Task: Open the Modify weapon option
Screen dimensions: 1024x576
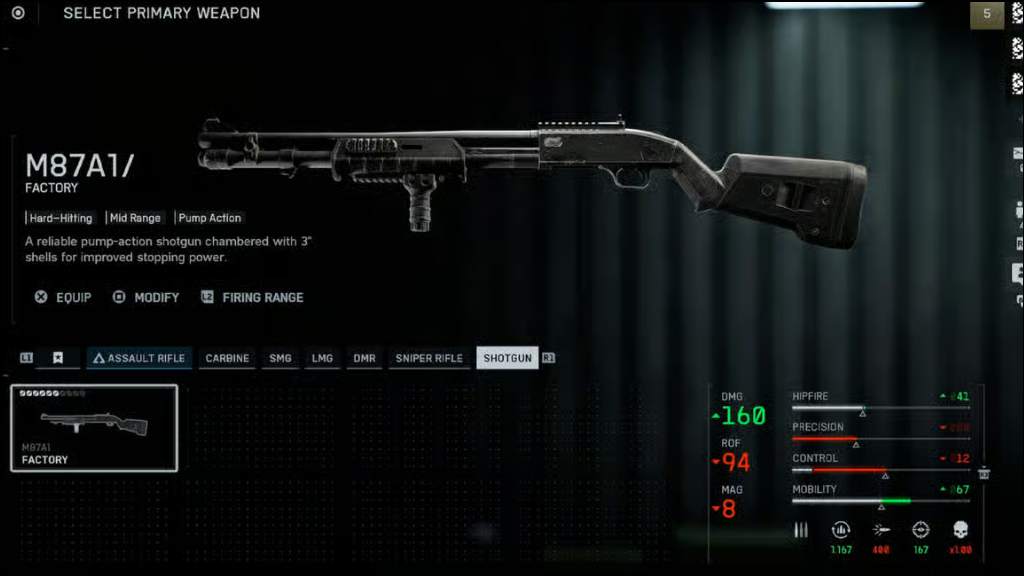Action: (x=147, y=297)
